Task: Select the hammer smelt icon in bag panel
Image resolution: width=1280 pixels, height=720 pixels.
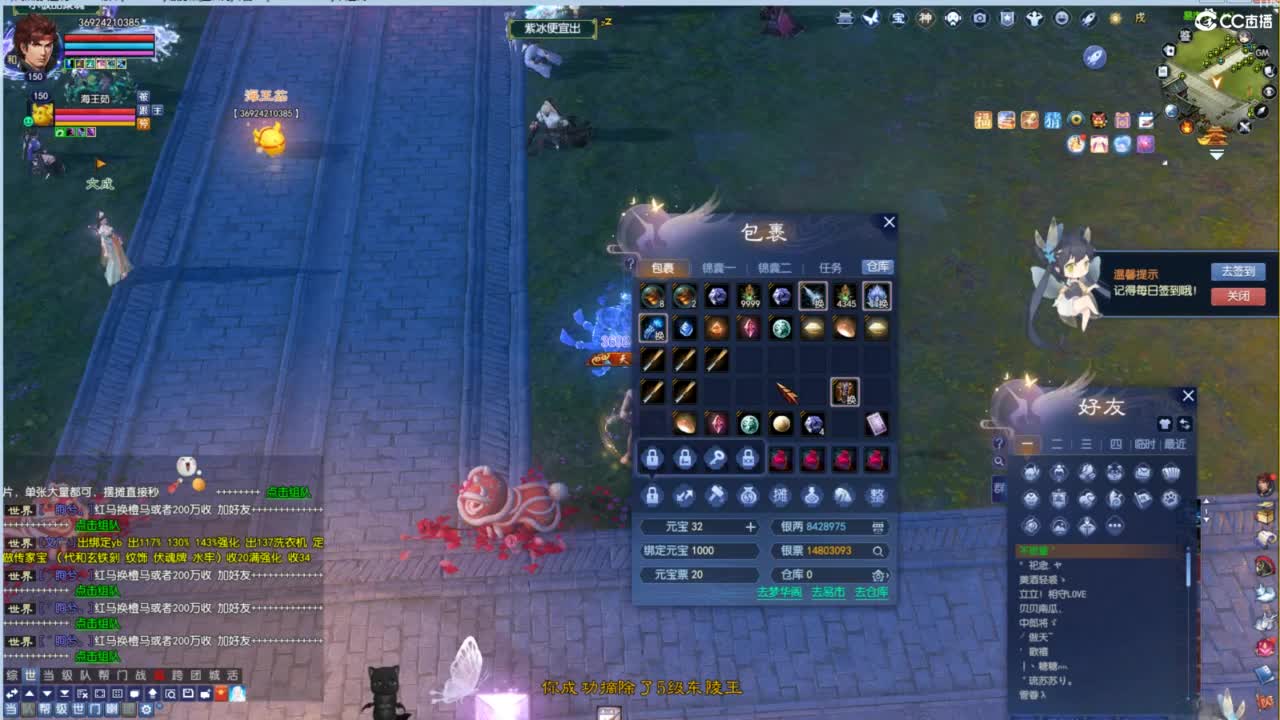Action: pos(718,496)
